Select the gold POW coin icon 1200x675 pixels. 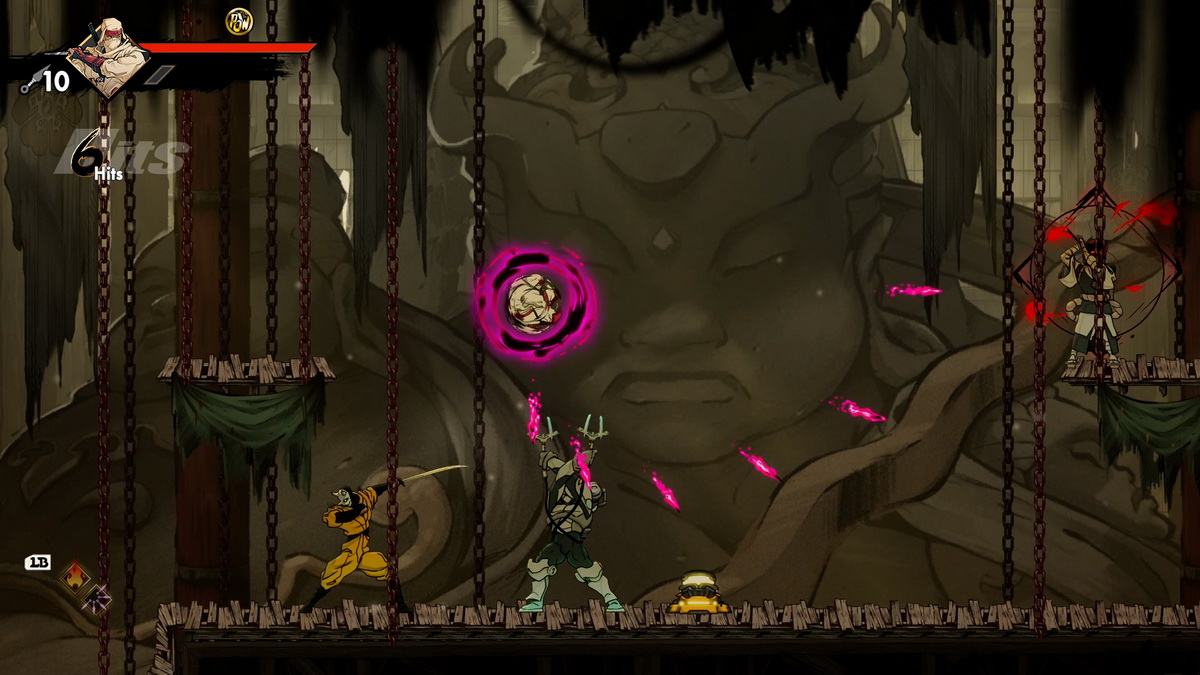pos(239,20)
